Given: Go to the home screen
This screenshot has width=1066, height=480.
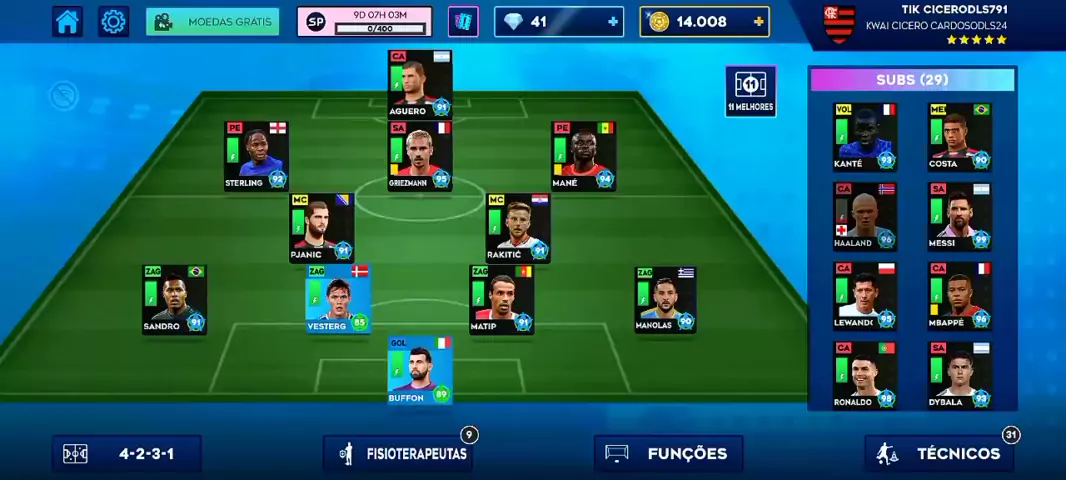Looking at the screenshot, I should click(68, 21).
